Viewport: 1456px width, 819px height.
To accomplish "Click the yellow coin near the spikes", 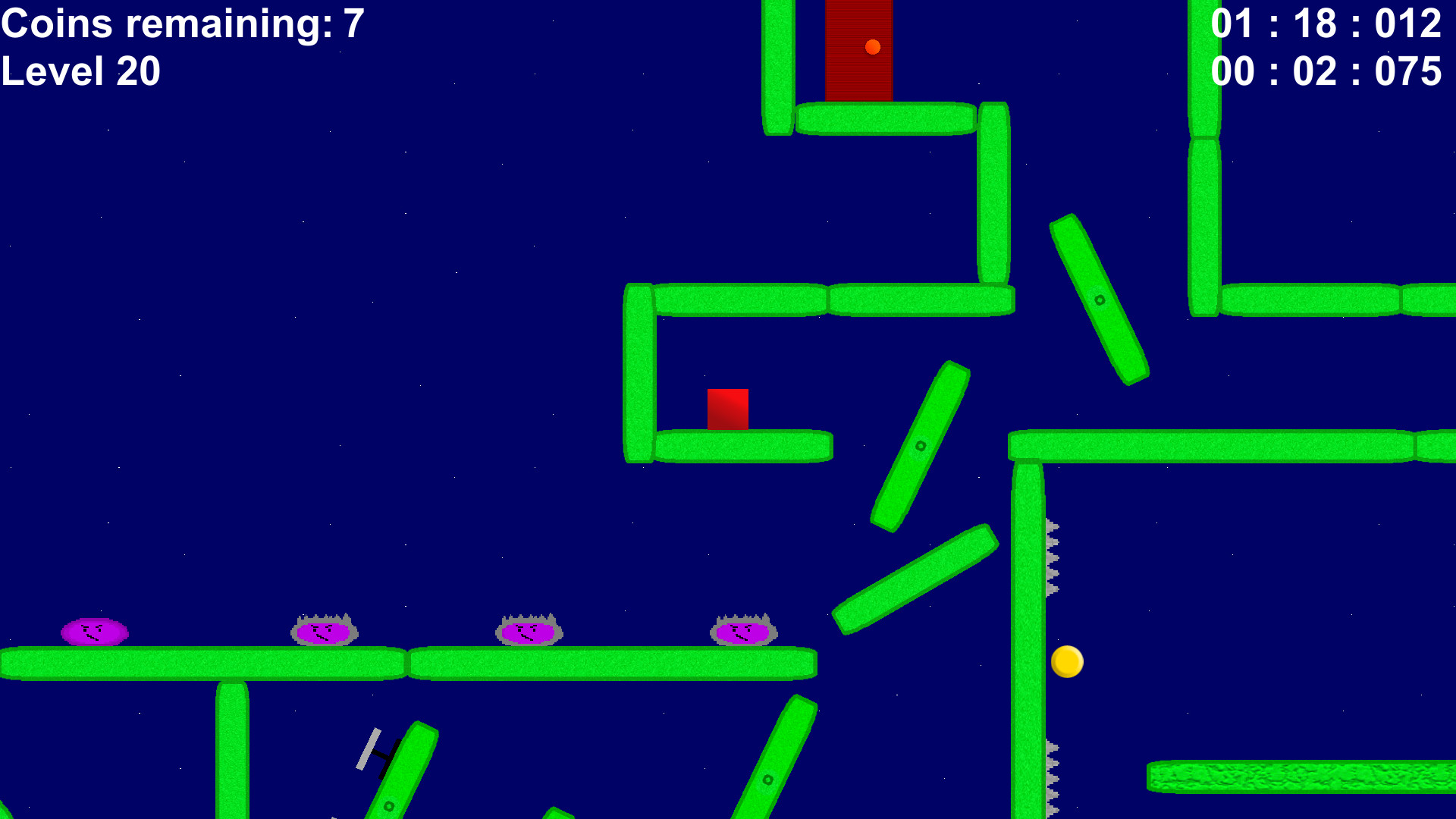I will pyautogui.click(x=1067, y=663).
